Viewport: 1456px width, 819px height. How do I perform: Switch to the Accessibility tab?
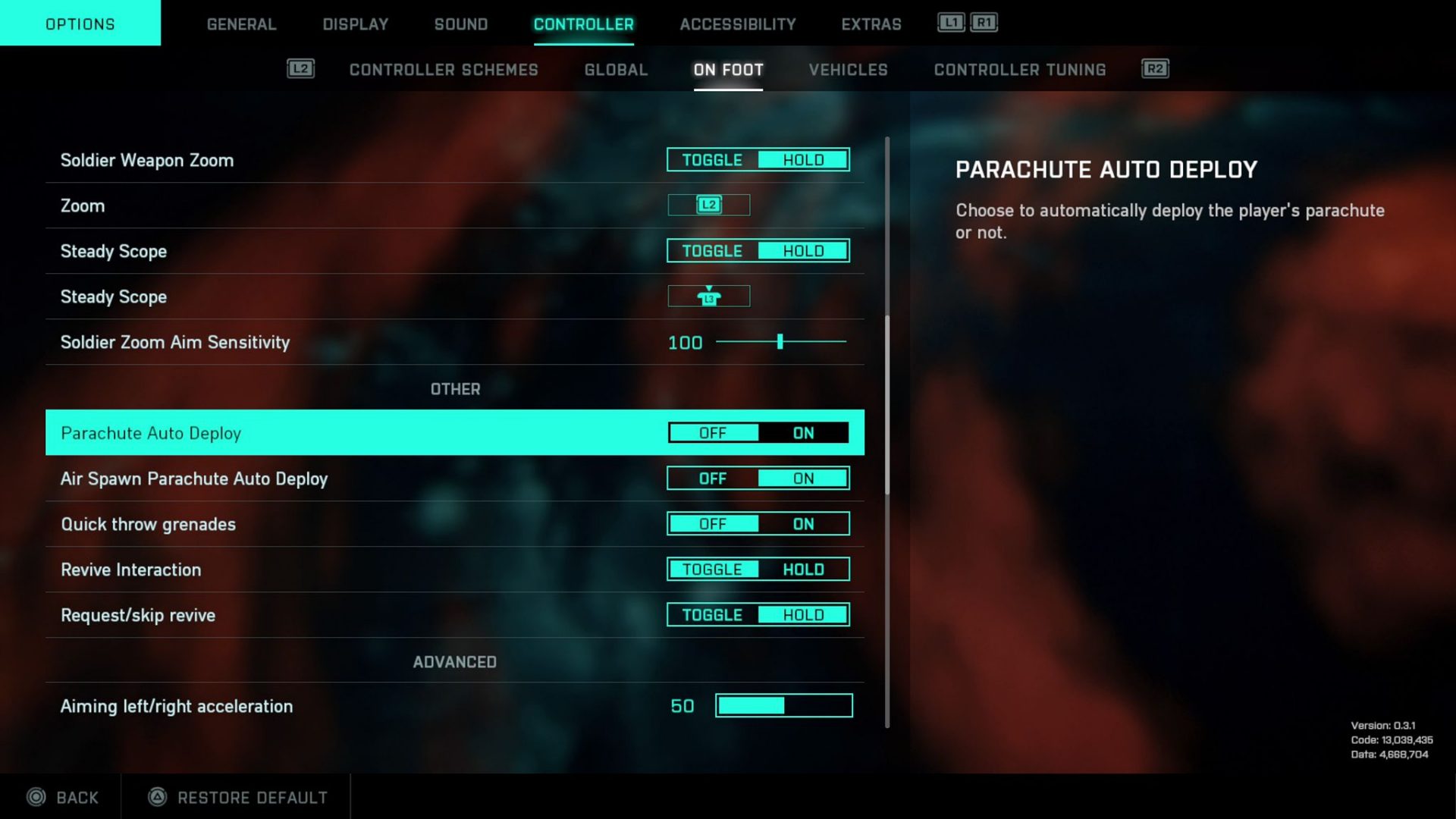(736, 24)
